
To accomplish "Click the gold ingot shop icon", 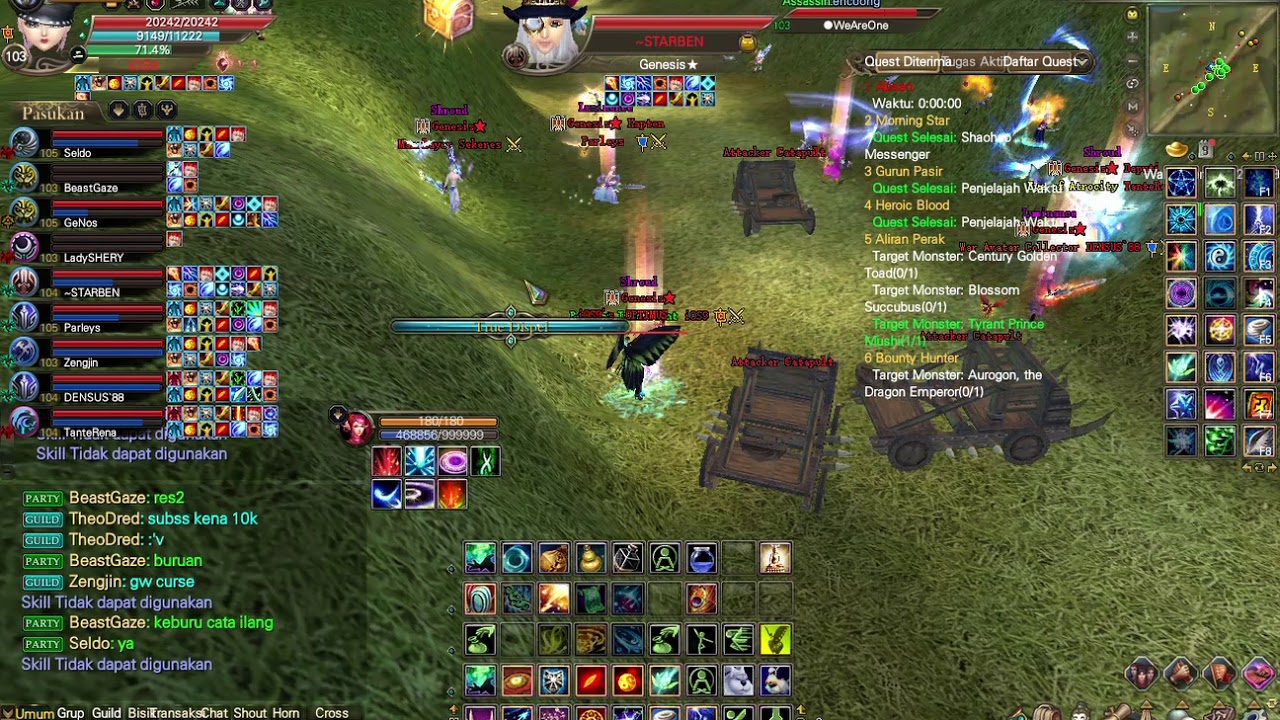I will coord(1178,150).
